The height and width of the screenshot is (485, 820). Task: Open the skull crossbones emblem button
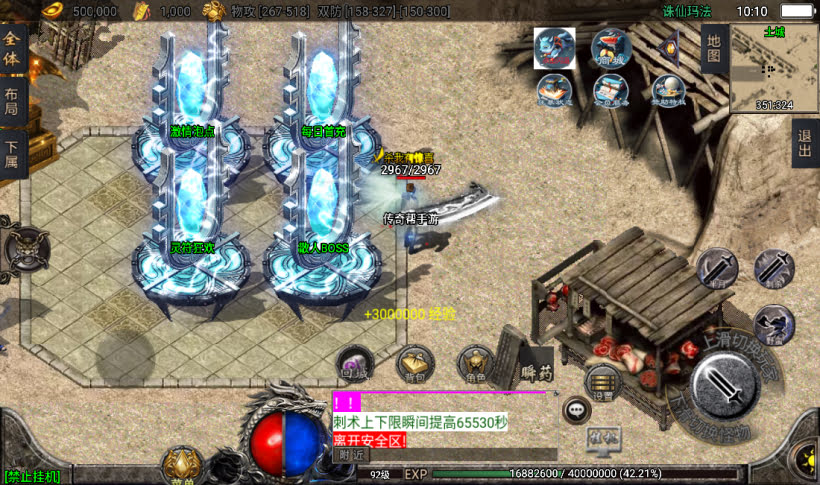[26, 245]
